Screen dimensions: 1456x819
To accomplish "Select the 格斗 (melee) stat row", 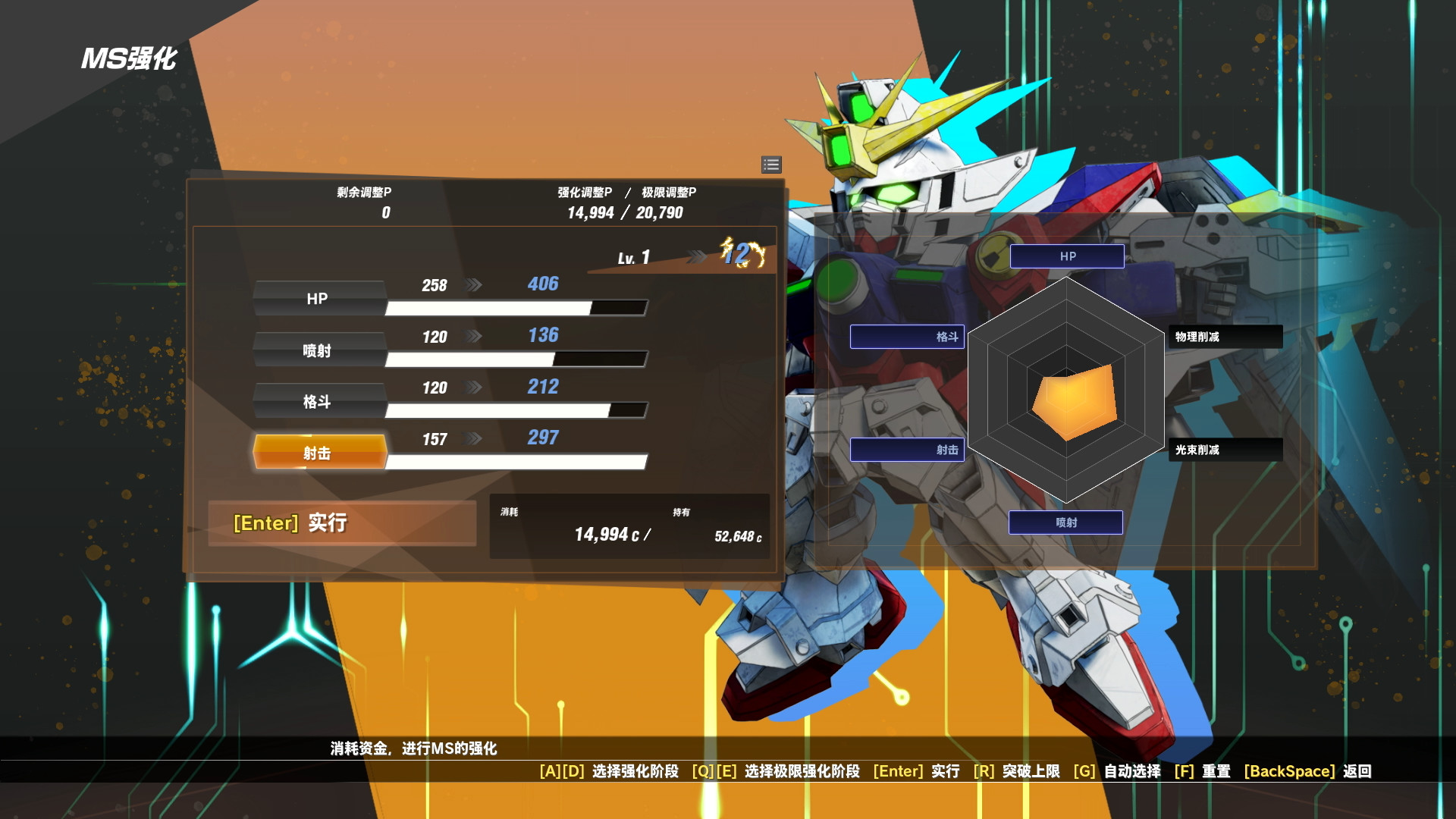I will pyautogui.click(x=318, y=401).
